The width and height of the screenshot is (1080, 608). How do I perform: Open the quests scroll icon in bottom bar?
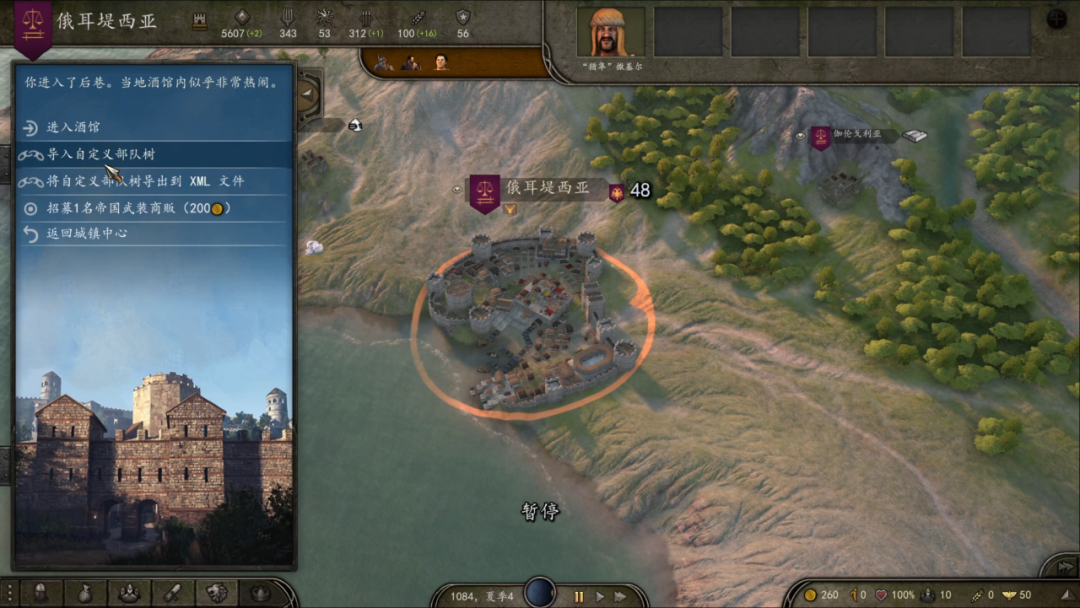coord(172,592)
